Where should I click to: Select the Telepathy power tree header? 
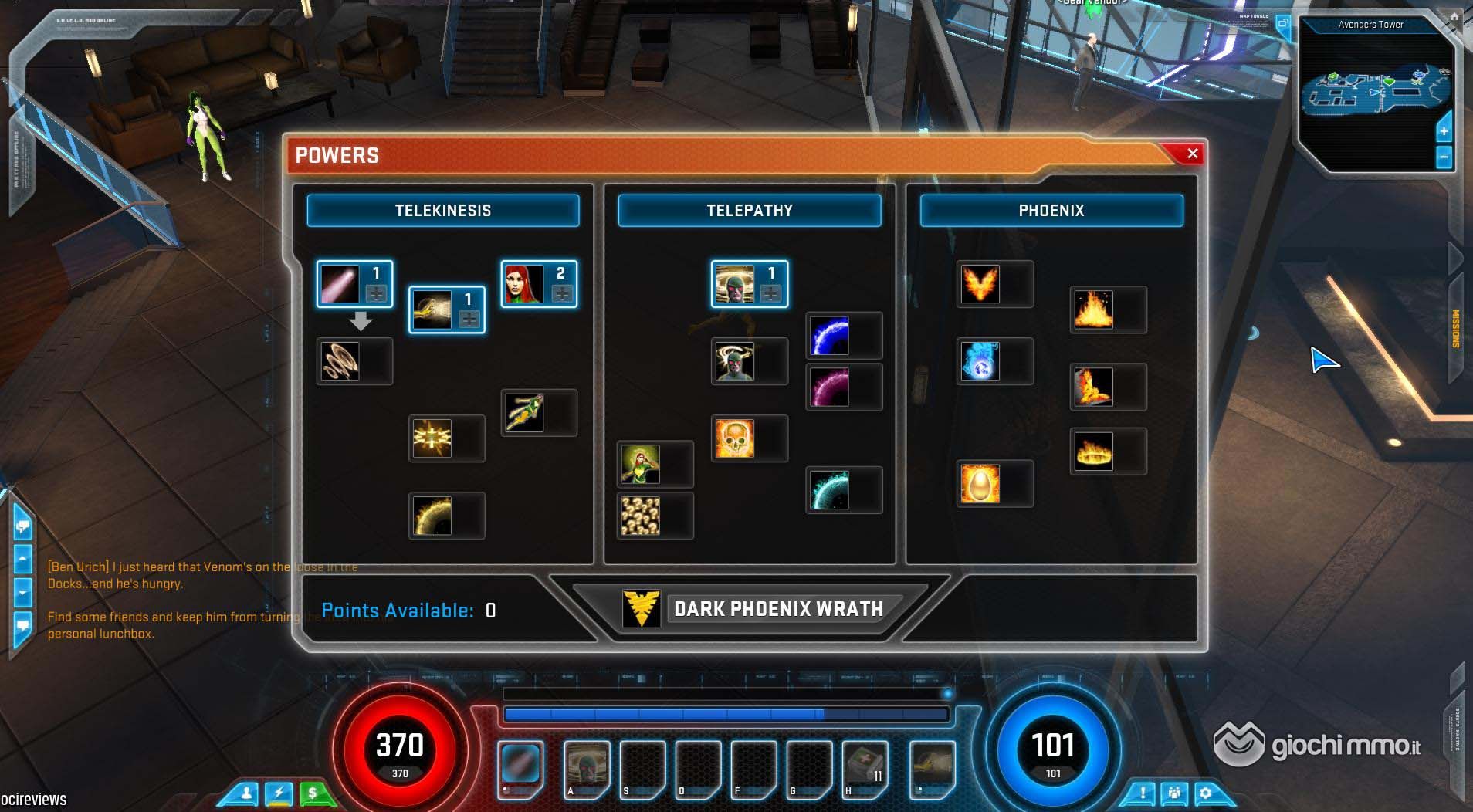(x=749, y=211)
